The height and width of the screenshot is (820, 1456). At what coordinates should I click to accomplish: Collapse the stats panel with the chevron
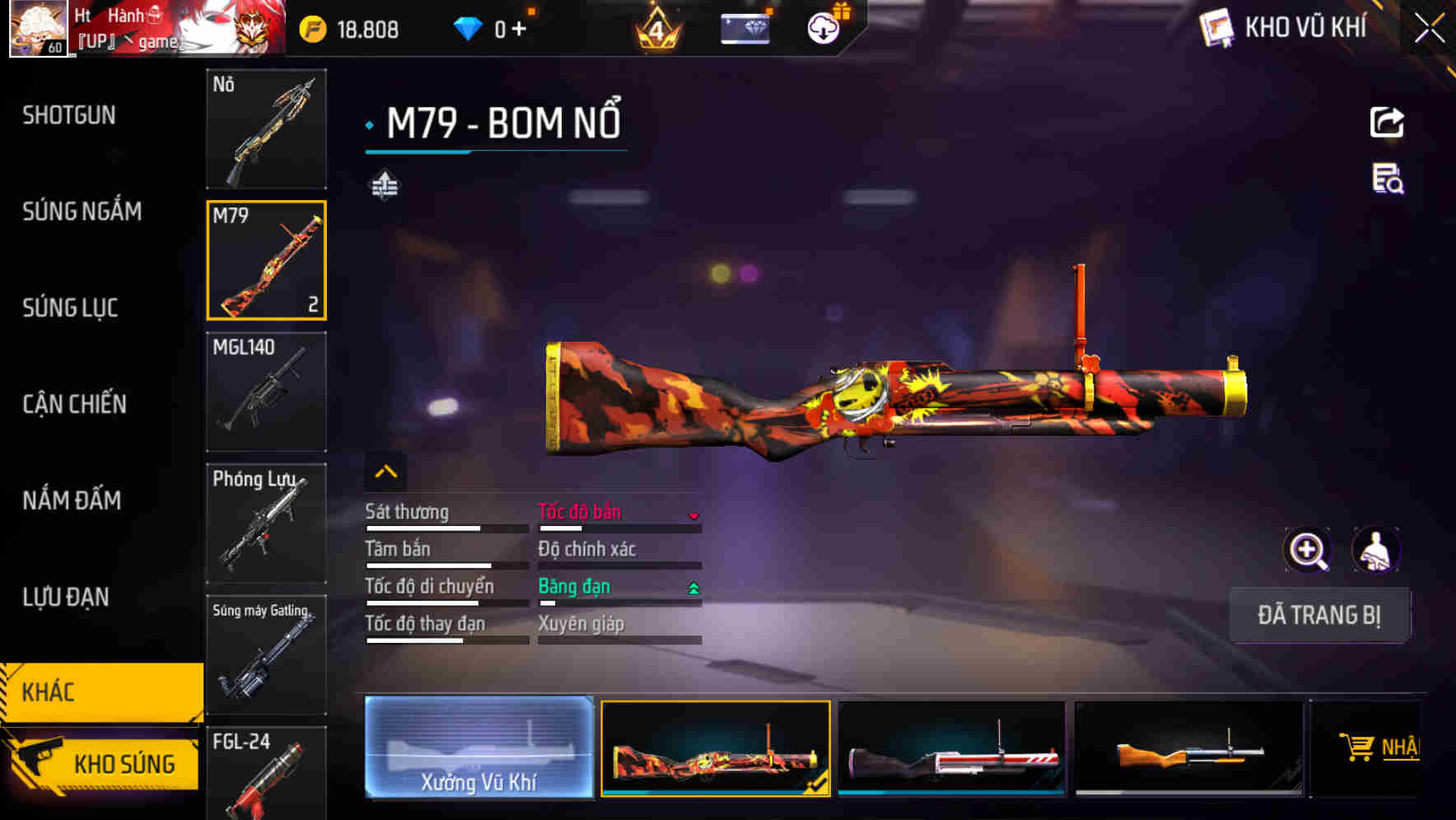pyautogui.click(x=385, y=471)
